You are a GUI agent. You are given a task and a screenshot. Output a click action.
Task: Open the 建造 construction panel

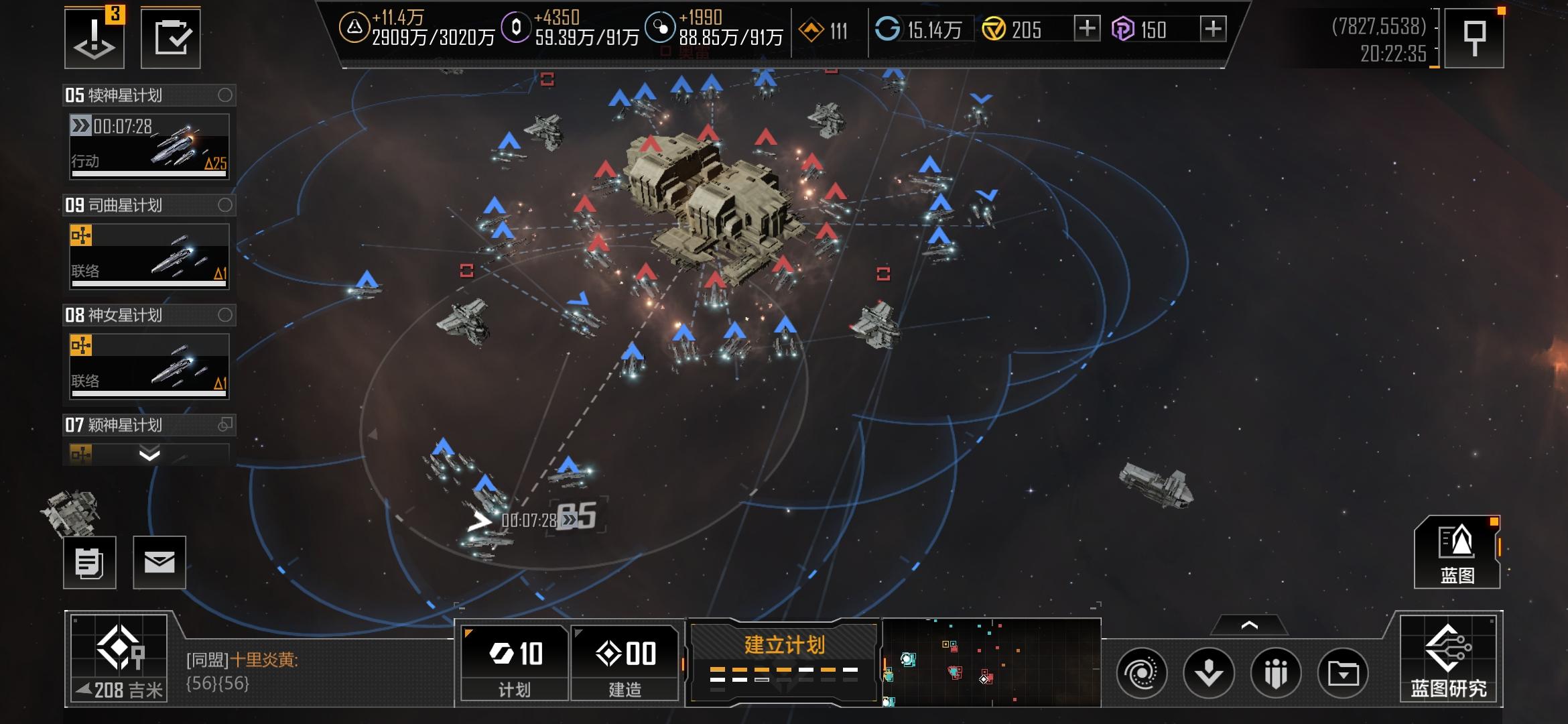tap(625, 662)
